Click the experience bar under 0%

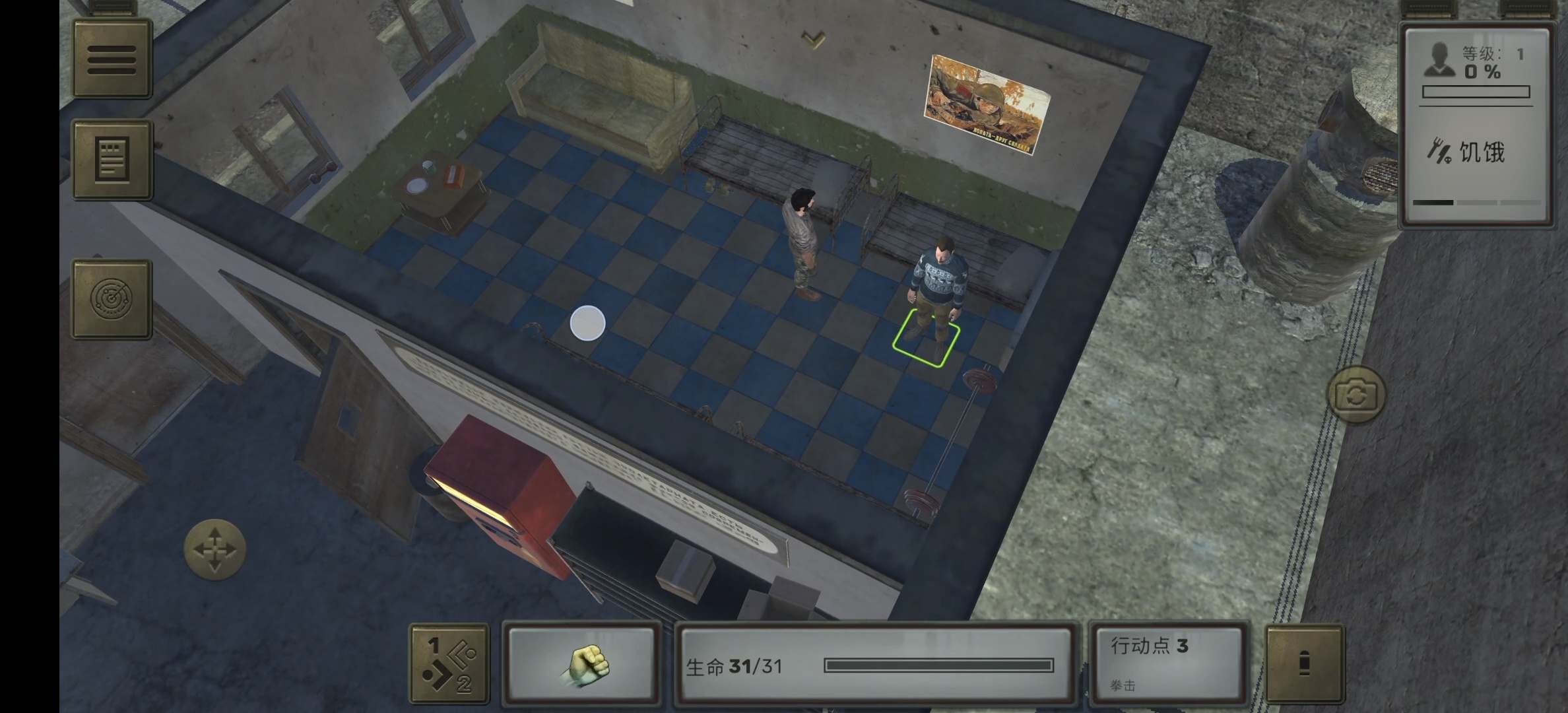click(x=1477, y=92)
